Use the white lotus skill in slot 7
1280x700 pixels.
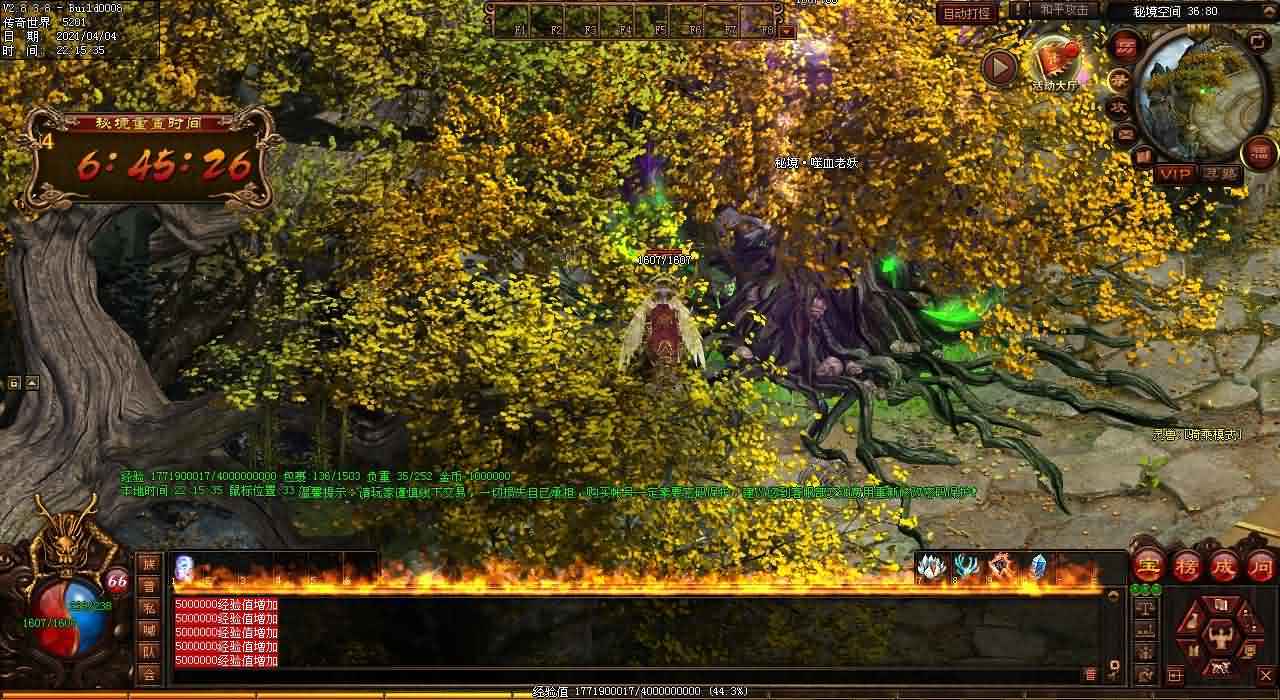pos(931,566)
